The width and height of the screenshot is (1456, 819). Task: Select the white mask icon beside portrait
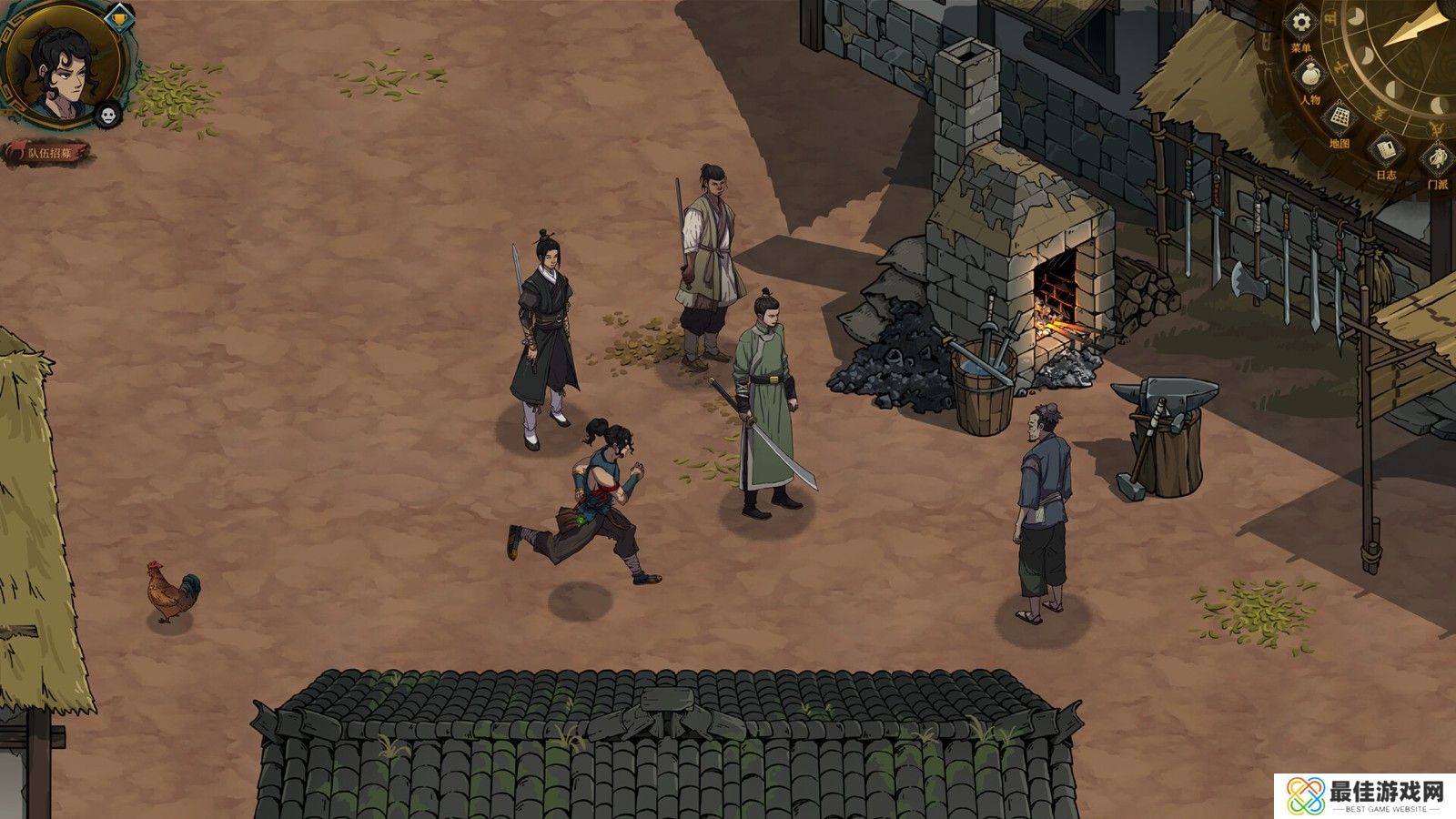pyautogui.click(x=108, y=115)
